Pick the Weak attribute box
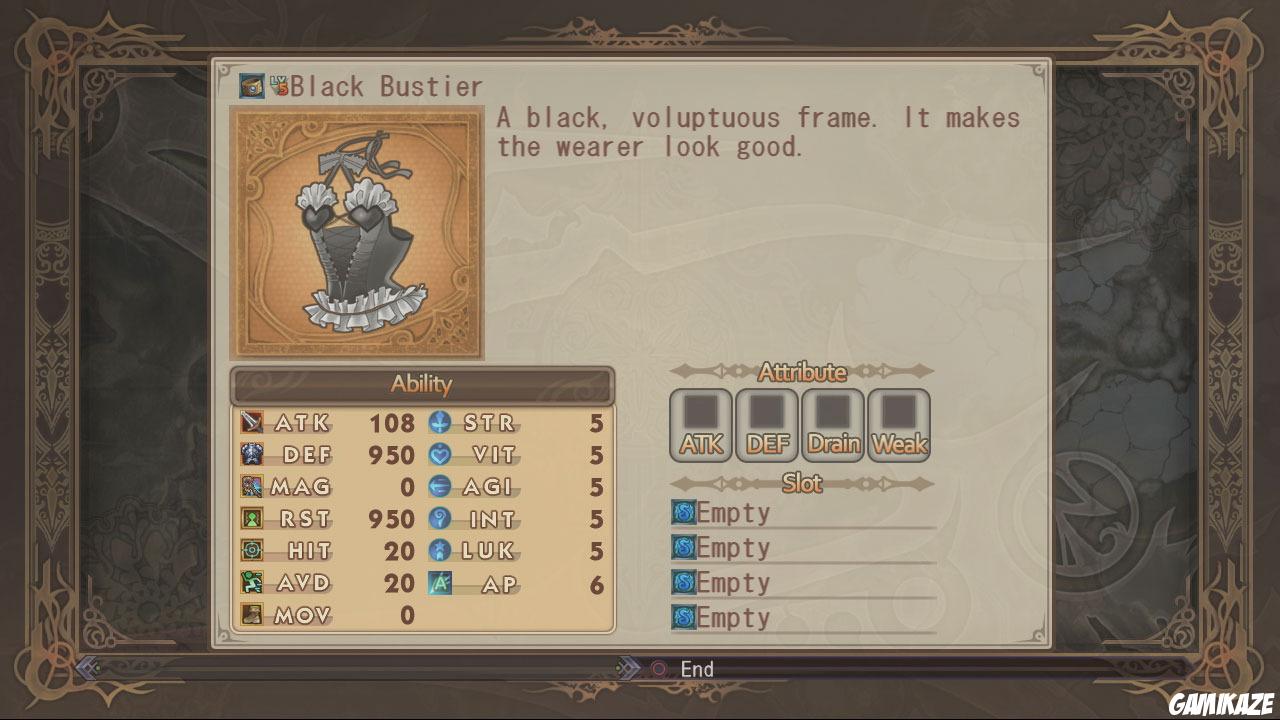 [899, 425]
